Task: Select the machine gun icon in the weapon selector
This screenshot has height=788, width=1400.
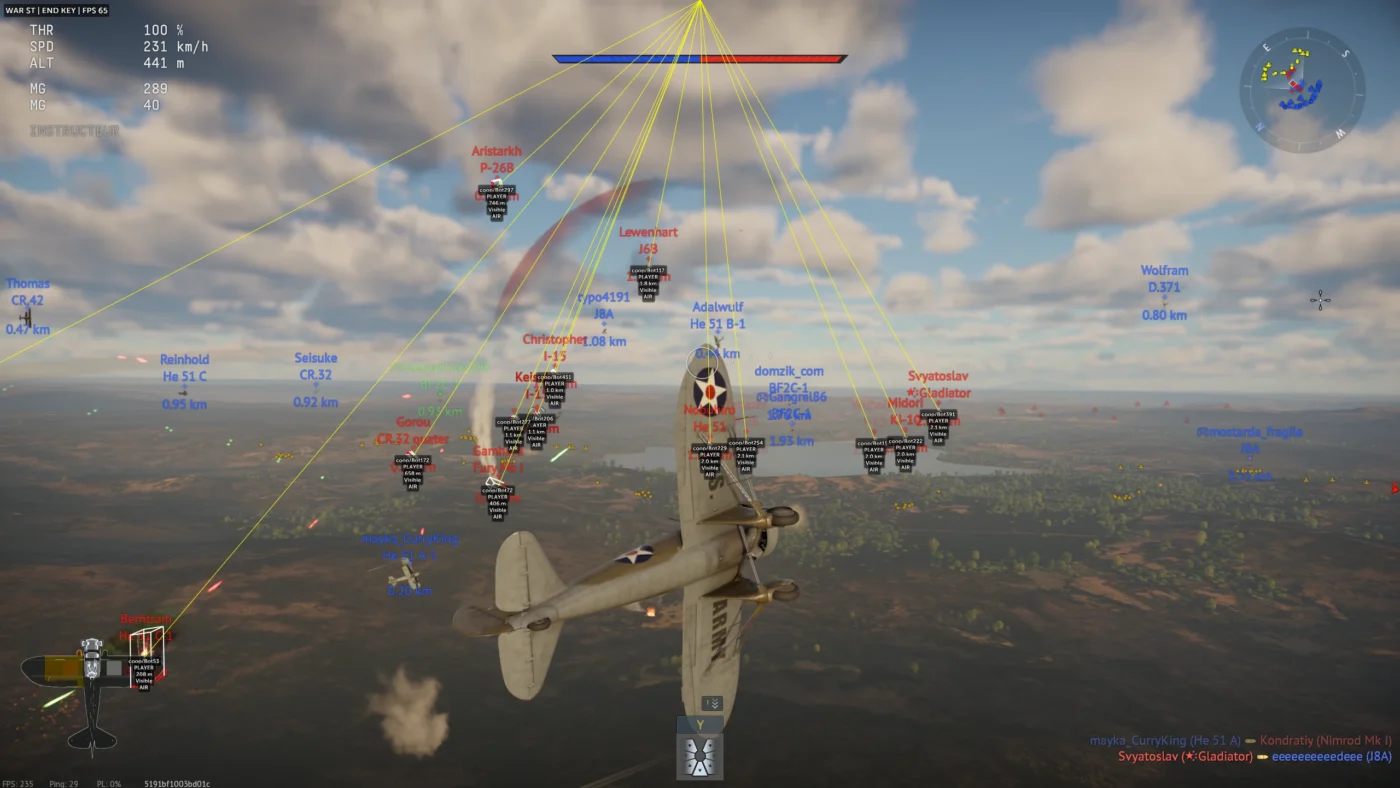Action: click(x=698, y=757)
